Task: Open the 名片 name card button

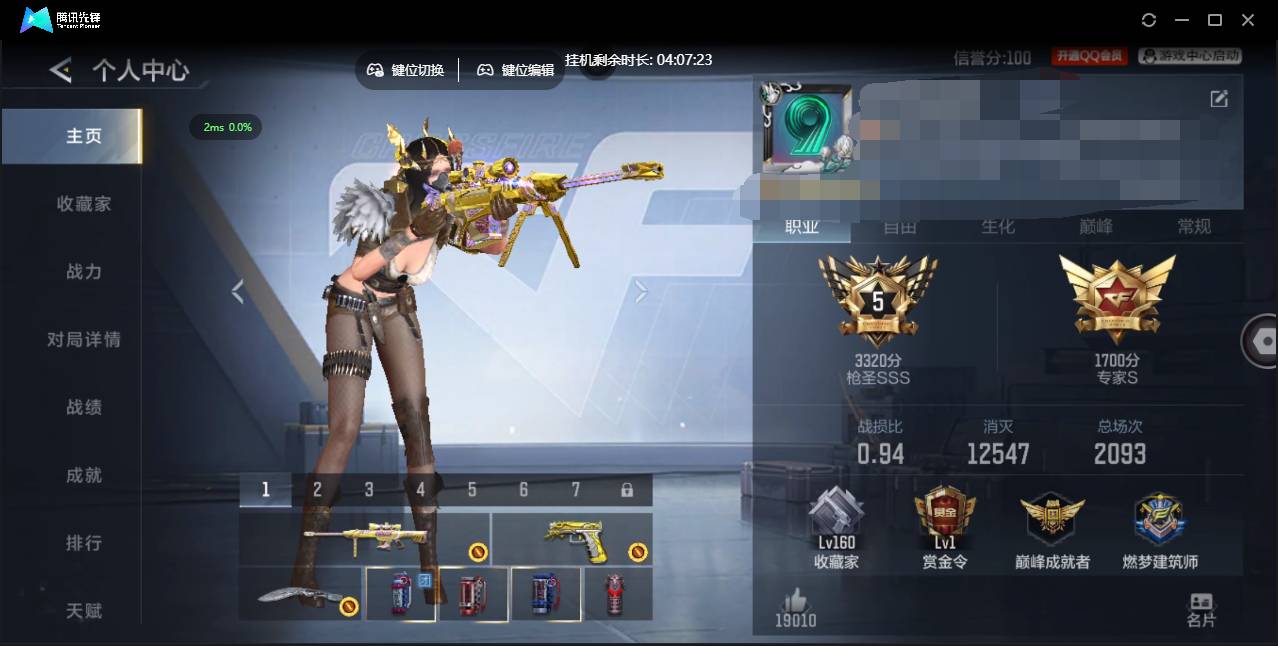Action: (x=1201, y=609)
